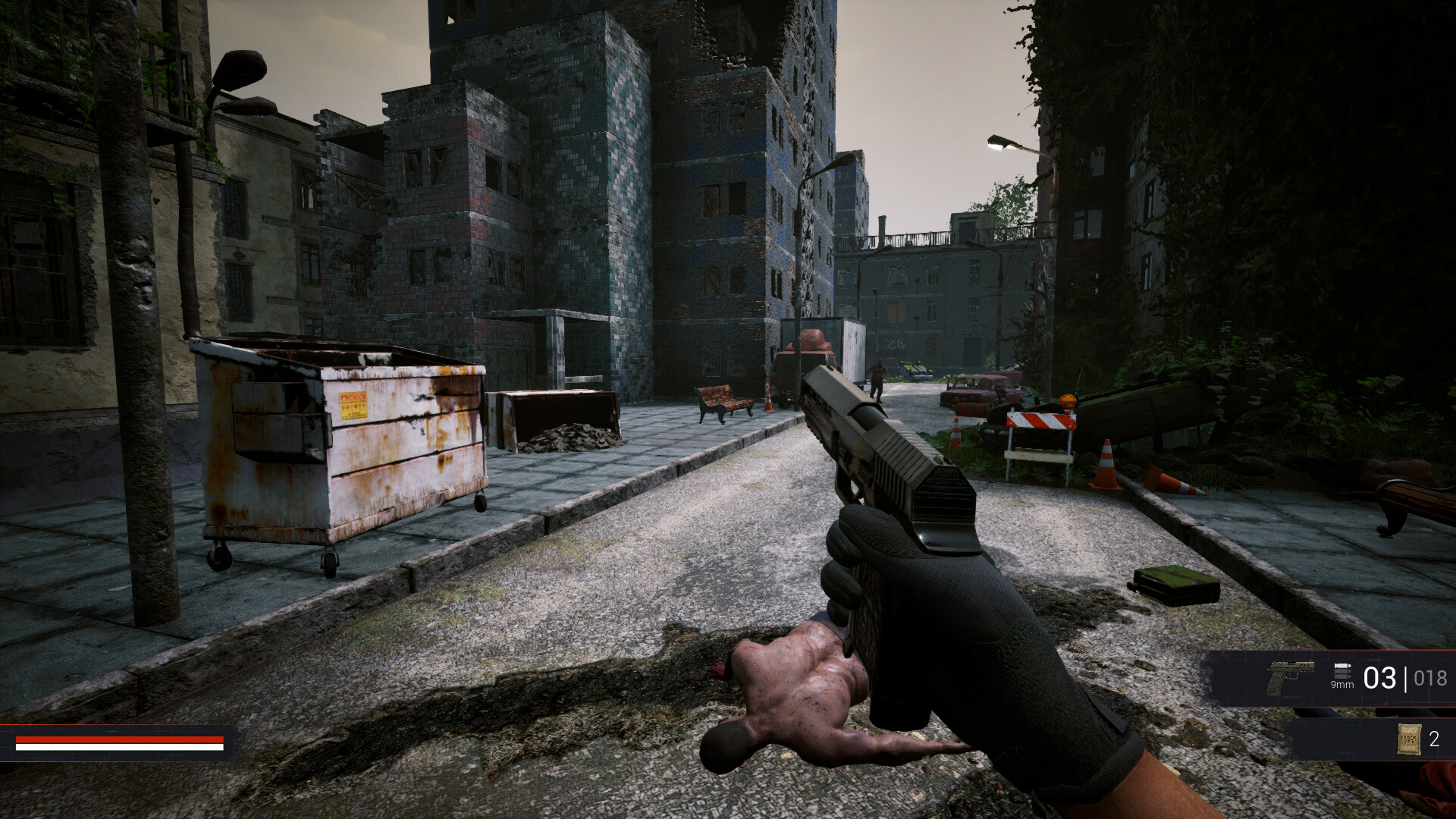The height and width of the screenshot is (819, 1456).
Task: Click the orange traffic cone near the barricade
Action: [x=1106, y=464]
